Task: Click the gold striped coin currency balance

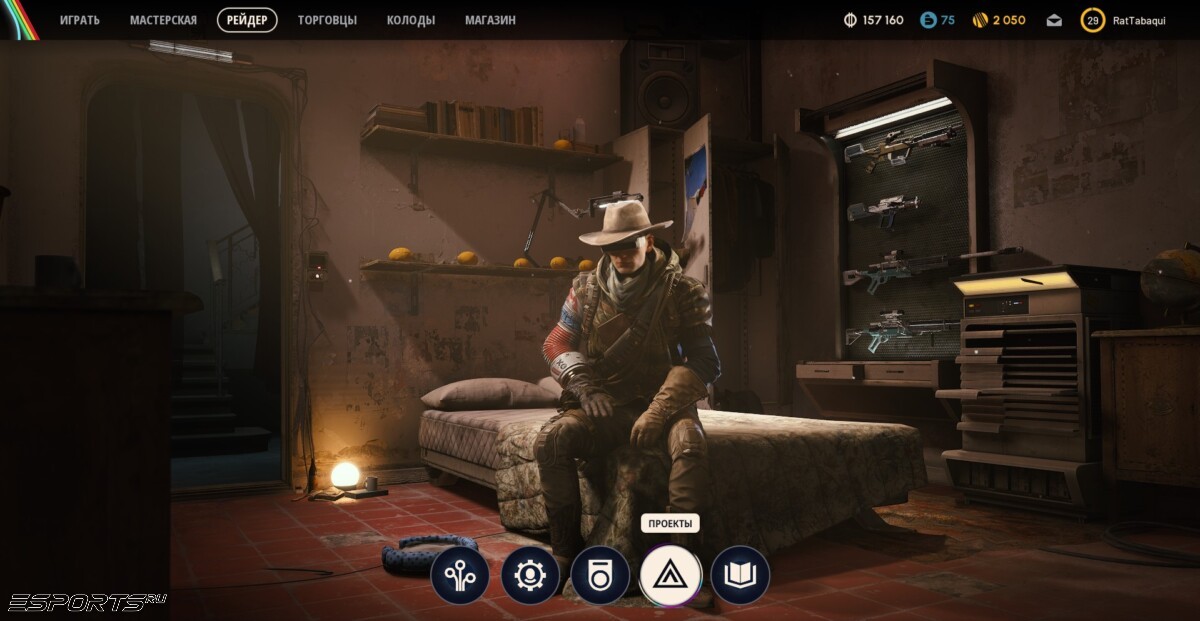Action: (x=998, y=20)
